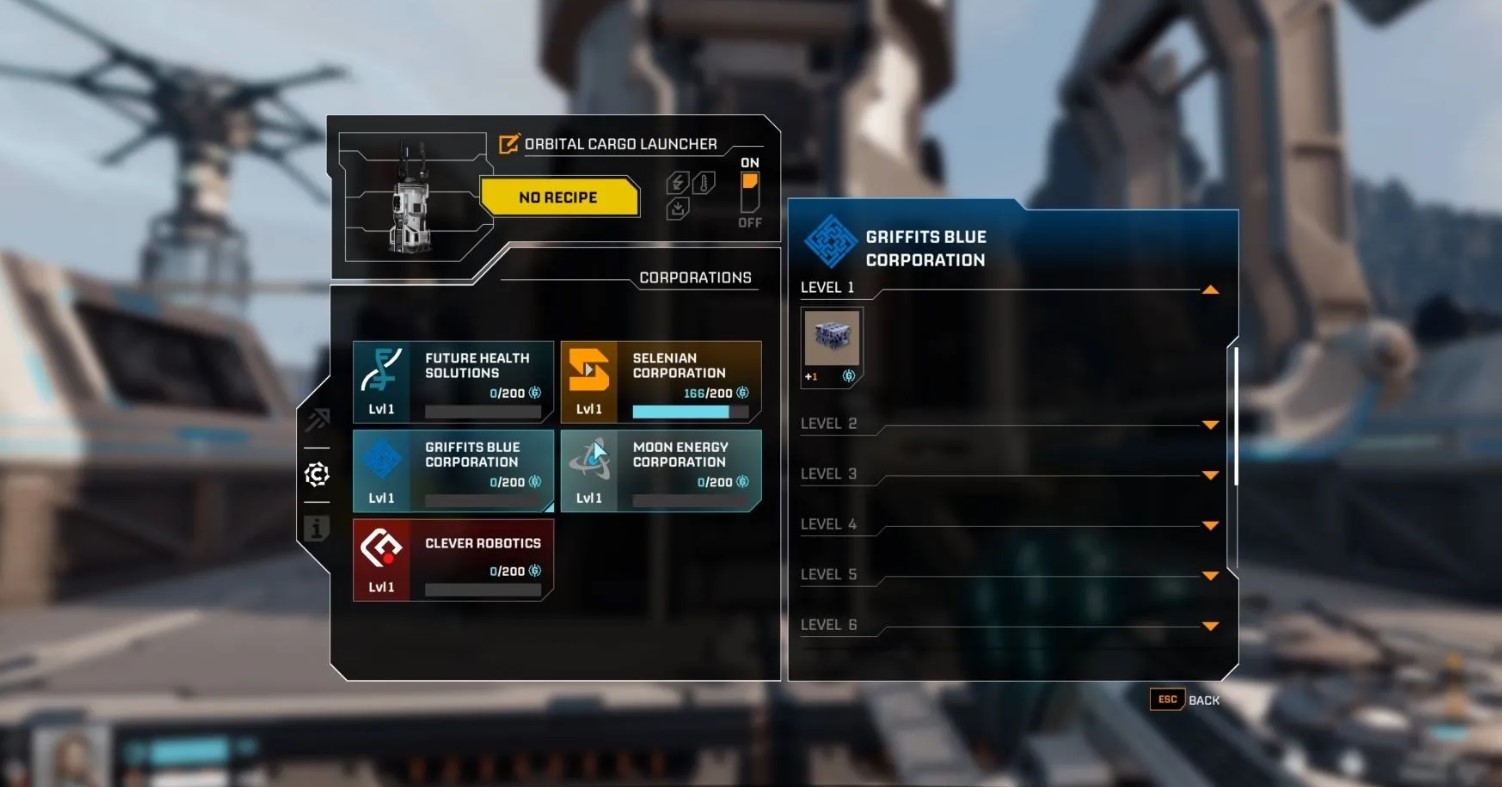Image resolution: width=1502 pixels, height=787 pixels.
Task: Expand the Level 6 section
Action: [1210, 626]
